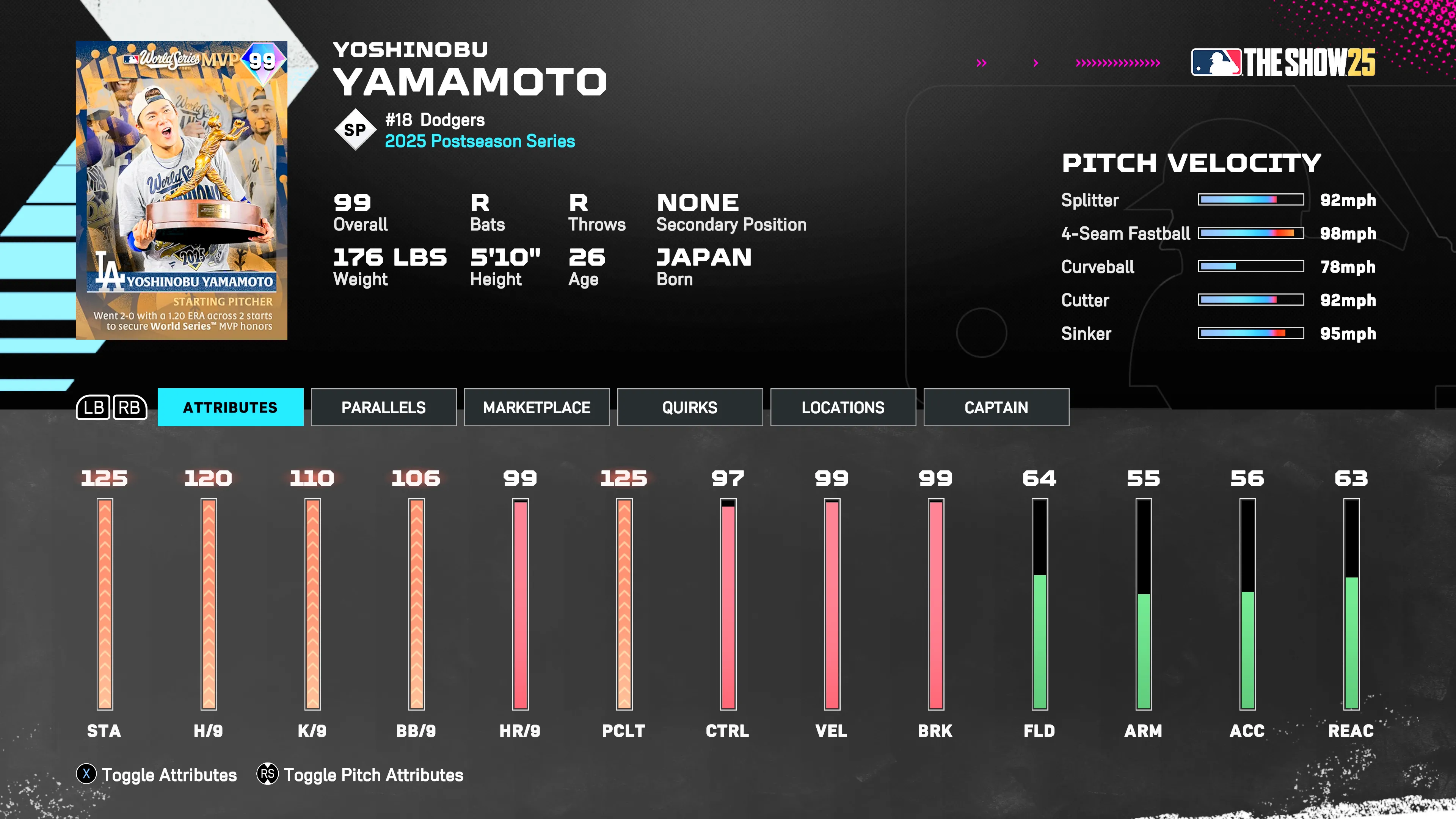The image size is (1456, 819).
Task: Open the Quirks tab
Action: click(690, 407)
